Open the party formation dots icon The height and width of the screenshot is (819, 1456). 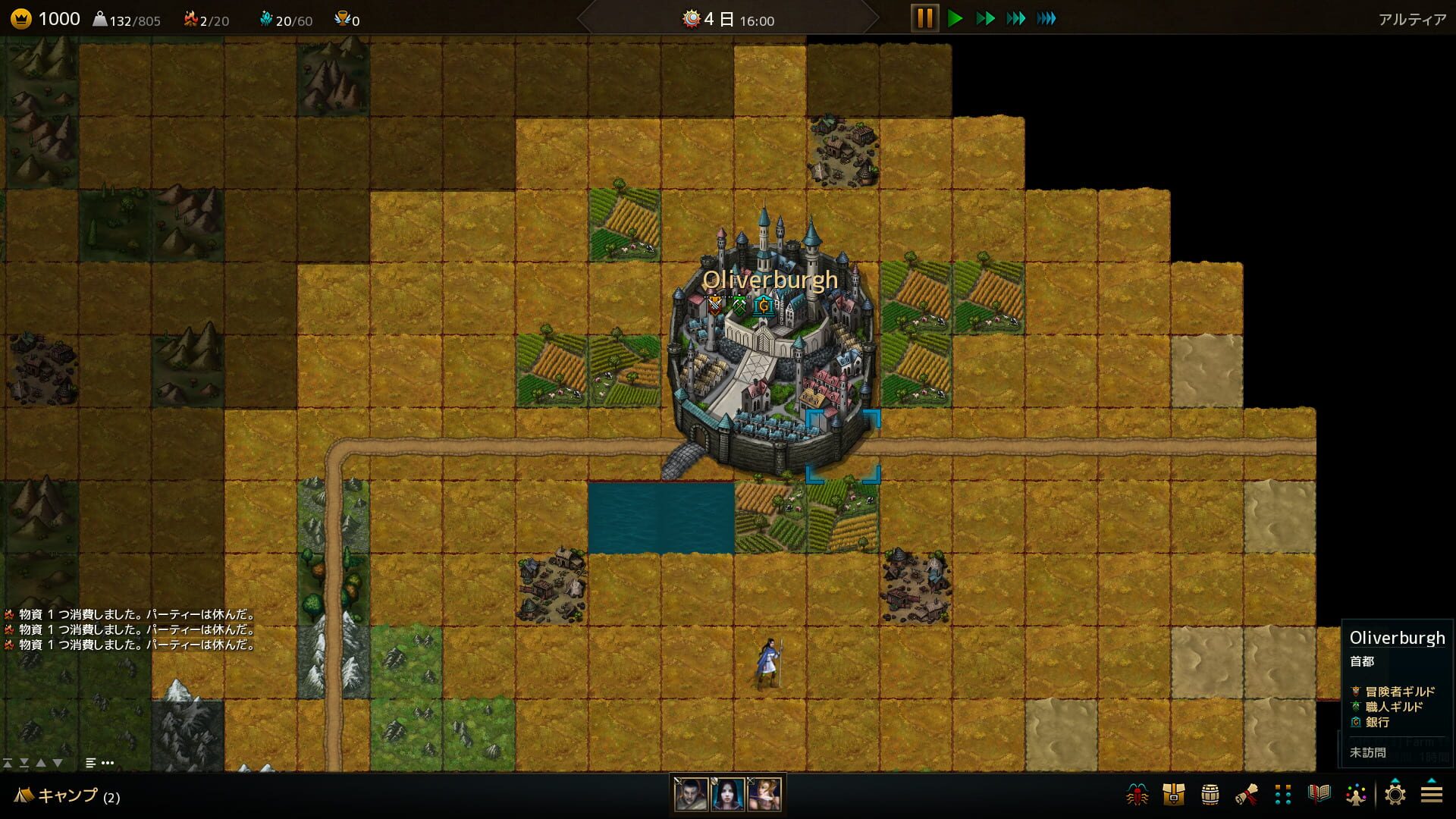pos(1283,795)
